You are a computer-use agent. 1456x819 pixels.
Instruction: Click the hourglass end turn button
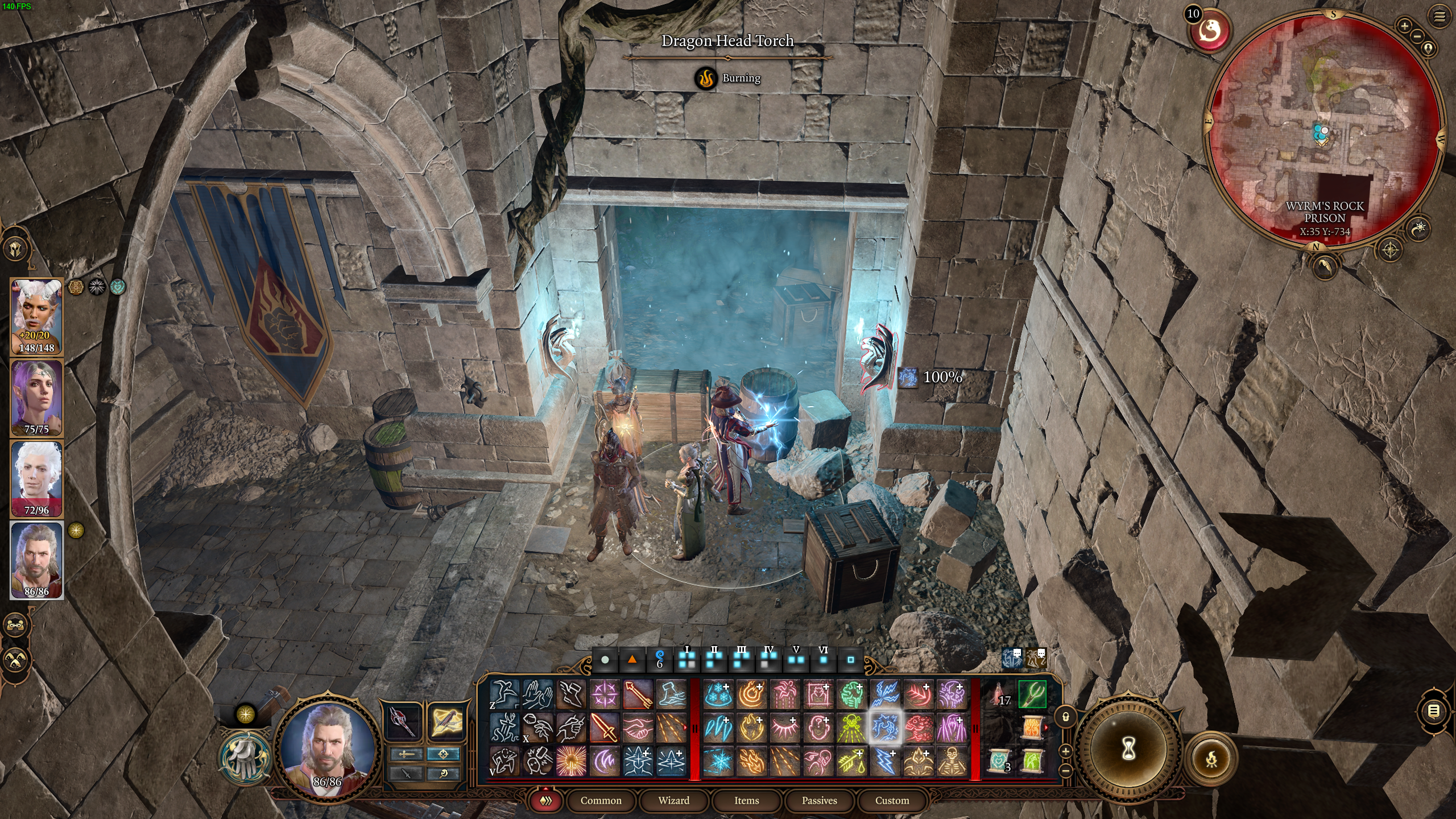[1128, 749]
